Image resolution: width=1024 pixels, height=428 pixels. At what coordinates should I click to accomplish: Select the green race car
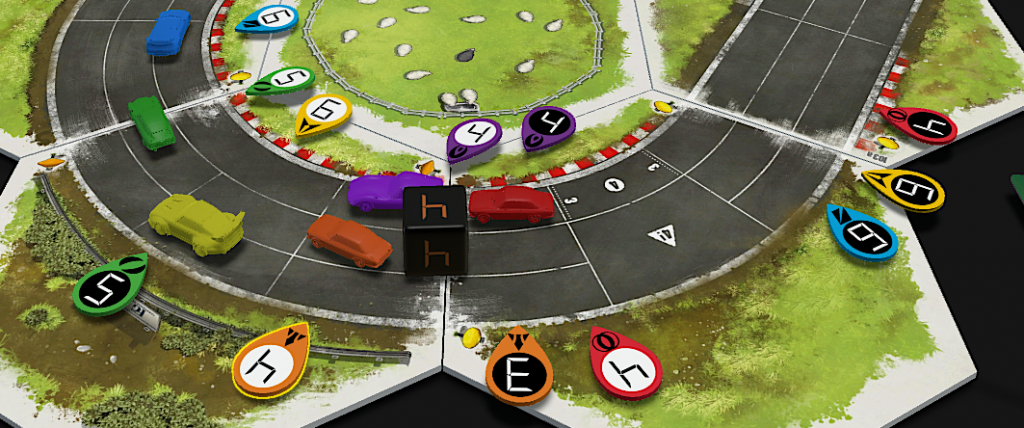click(x=151, y=123)
